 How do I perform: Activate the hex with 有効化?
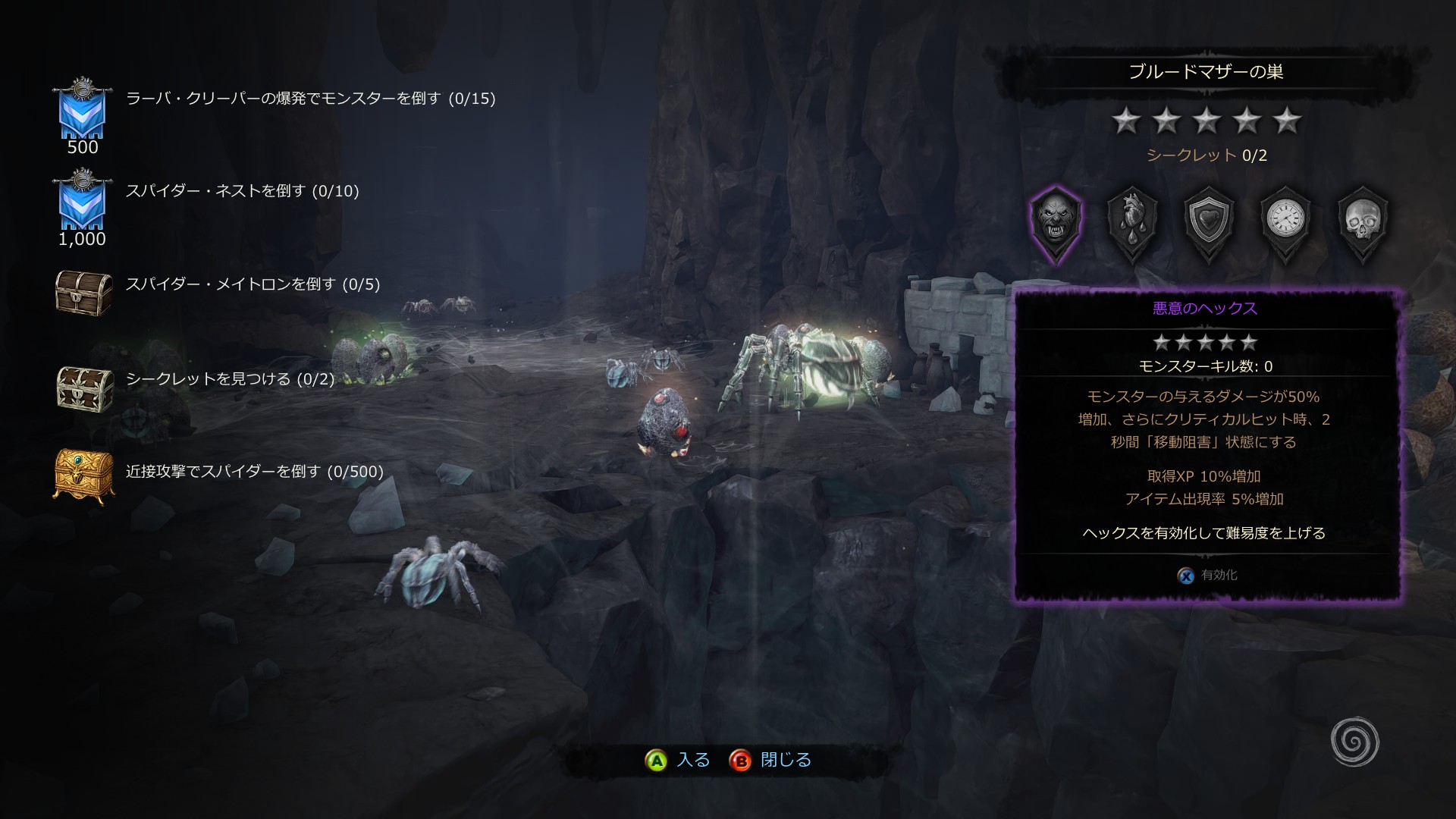(1207, 576)
